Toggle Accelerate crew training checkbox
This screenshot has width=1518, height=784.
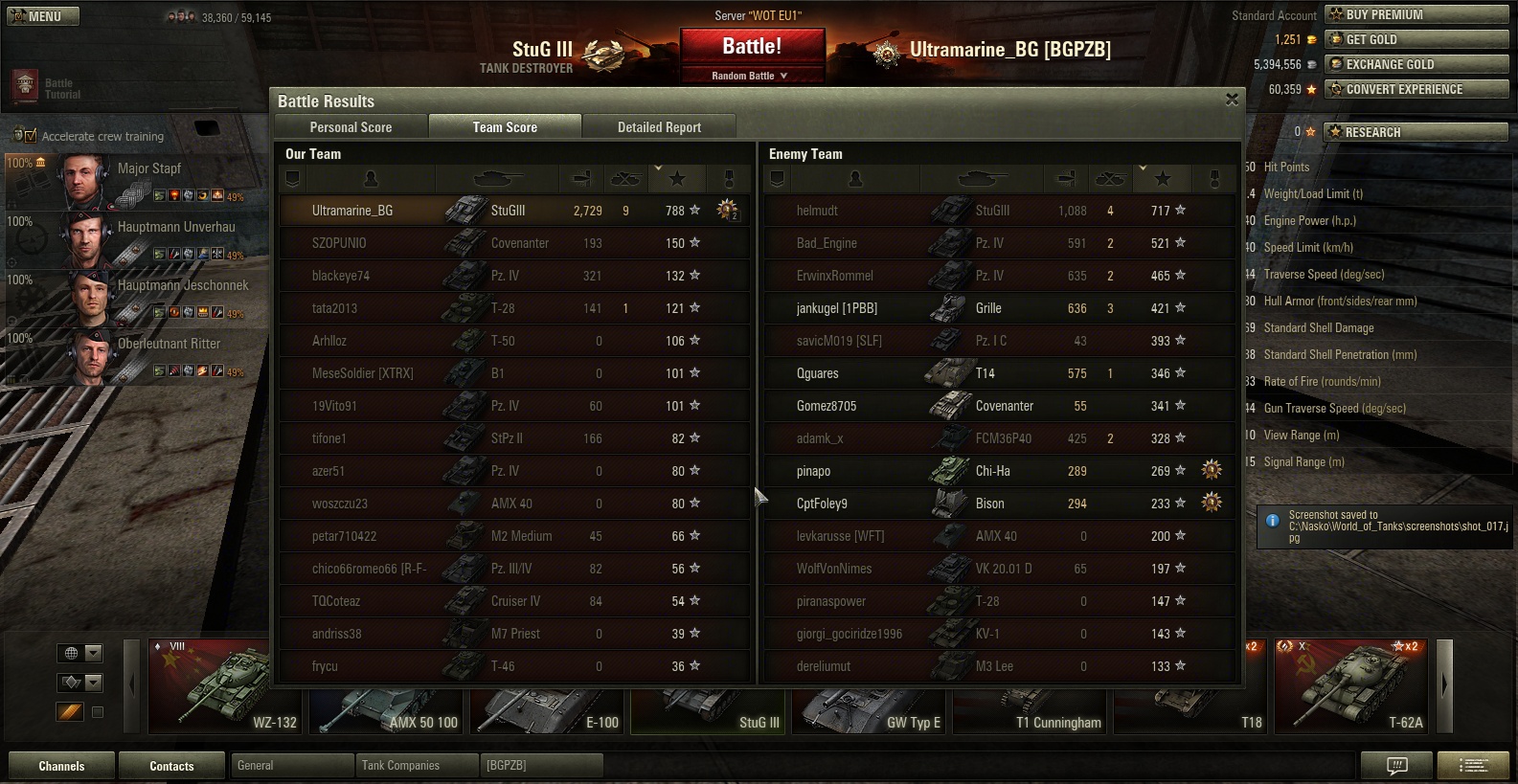click(30, 136)
